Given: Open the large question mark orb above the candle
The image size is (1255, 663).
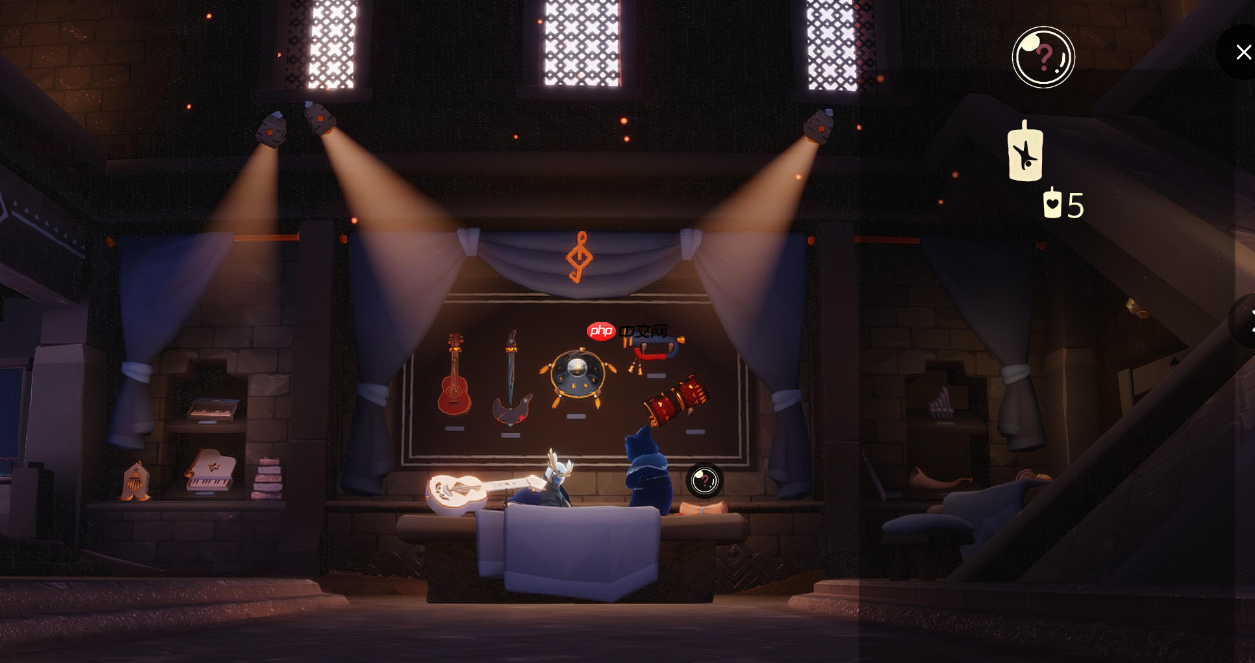Looking at the screenshot, I should pyautogui.click(x=1043, y=57).
